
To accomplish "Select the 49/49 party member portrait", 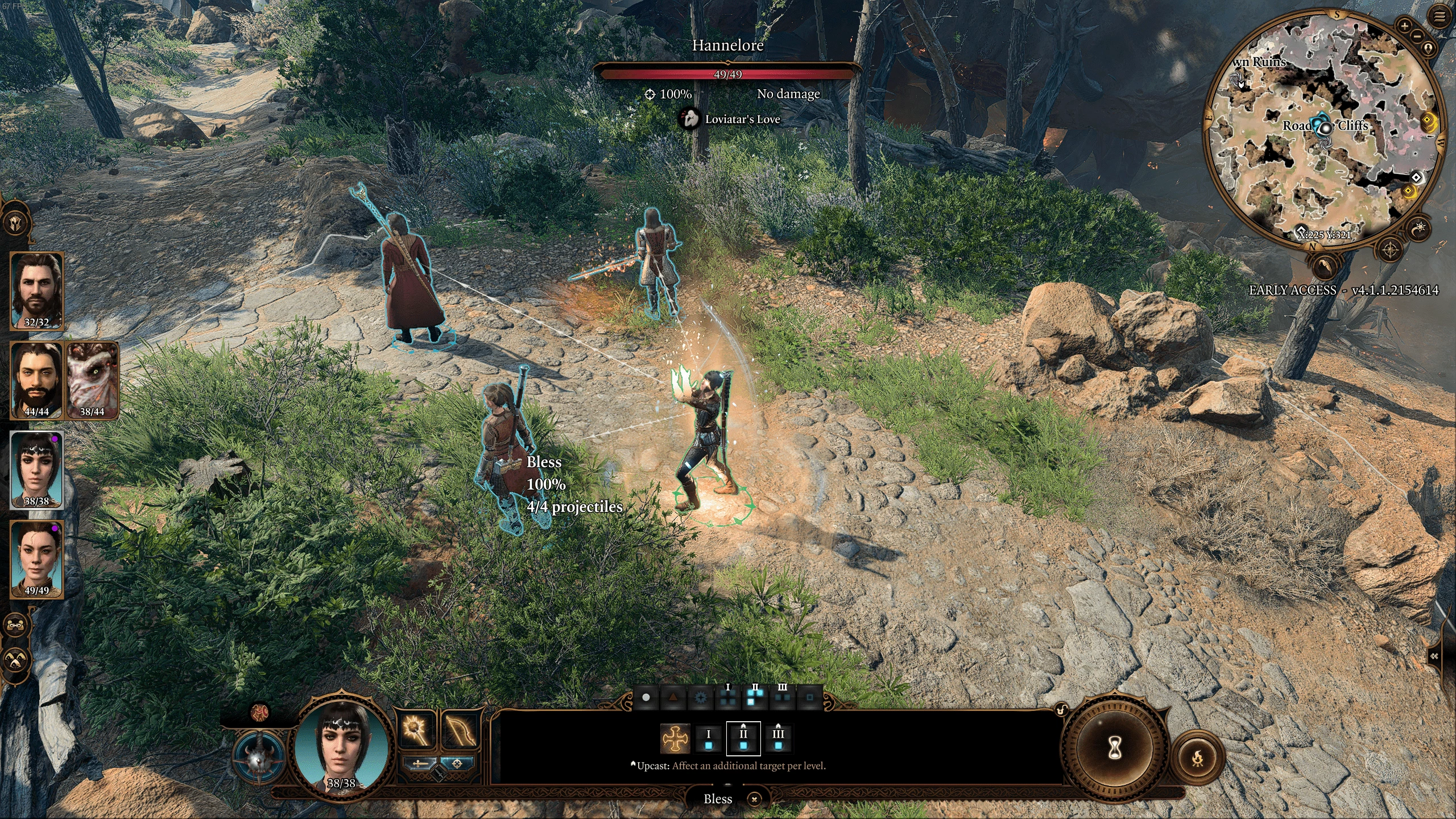I will tap(36, 559).
